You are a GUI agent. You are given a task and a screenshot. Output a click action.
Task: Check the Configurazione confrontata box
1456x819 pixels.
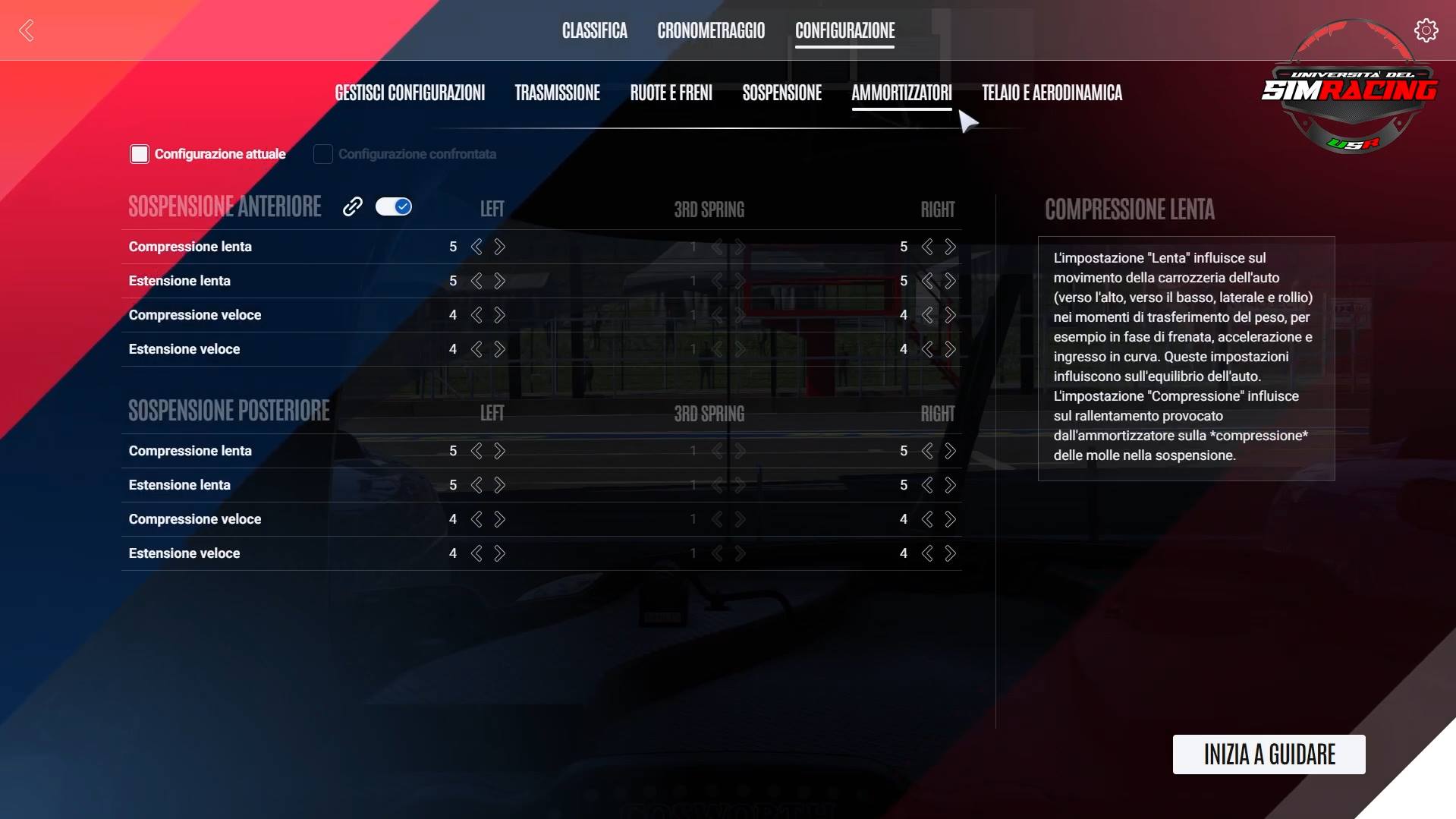(x=322, y=153)
